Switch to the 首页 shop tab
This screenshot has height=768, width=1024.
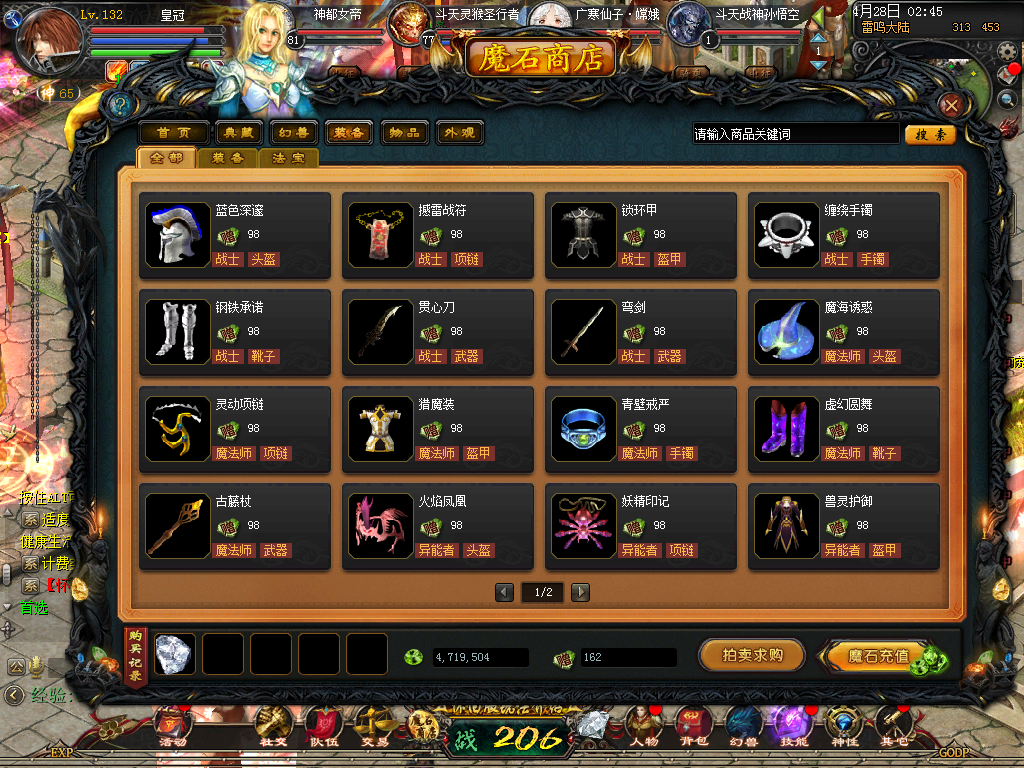point(173,133)
